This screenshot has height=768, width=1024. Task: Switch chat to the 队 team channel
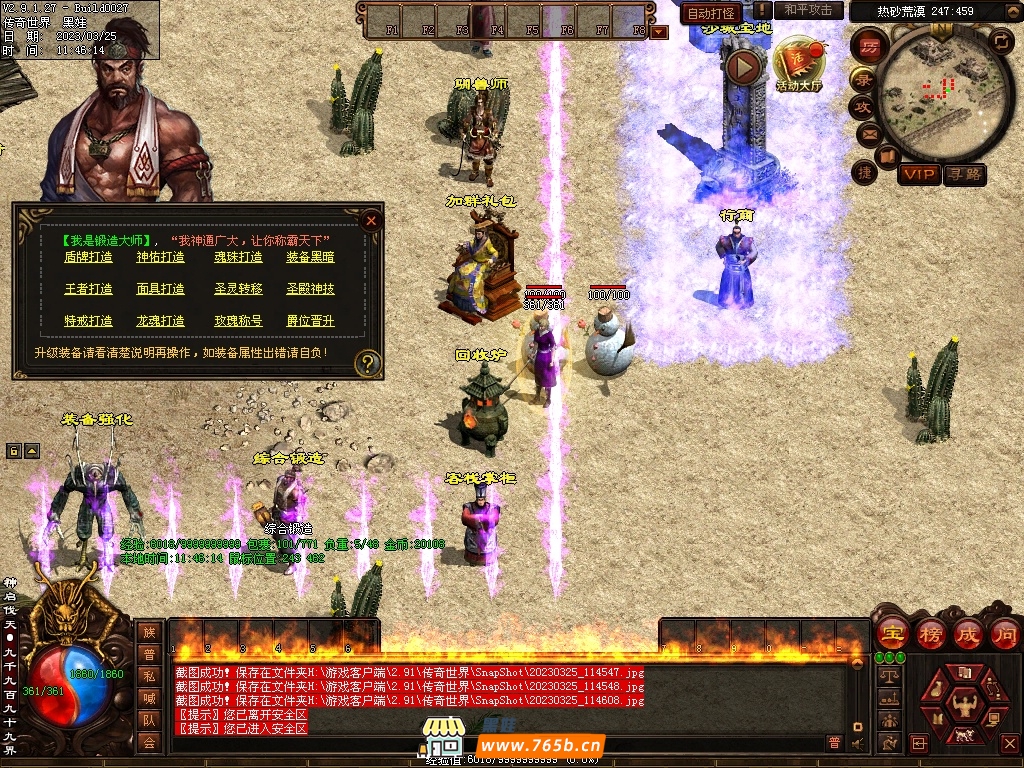point(149,720)
